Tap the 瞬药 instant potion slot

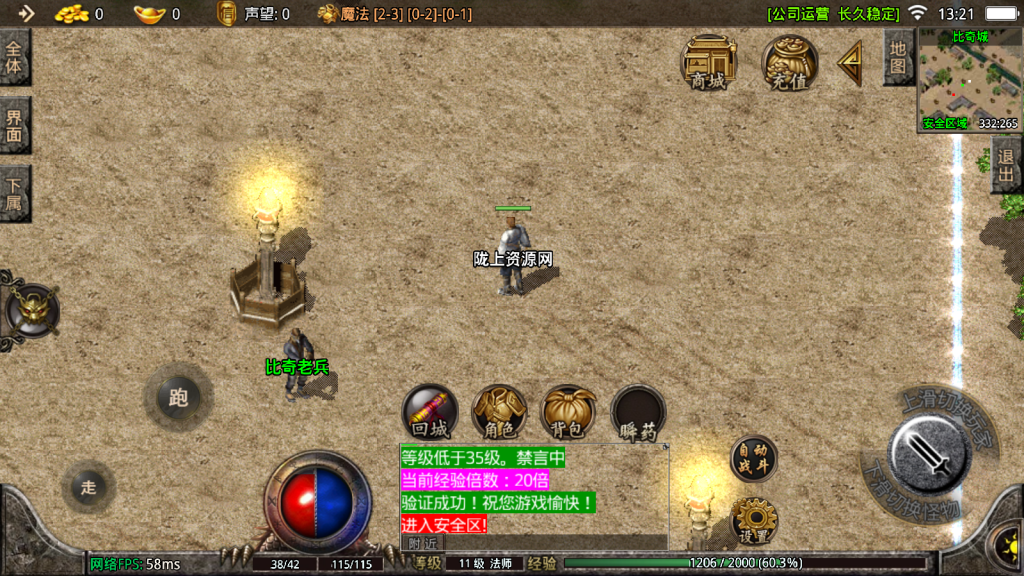click(x=638, y=412)
